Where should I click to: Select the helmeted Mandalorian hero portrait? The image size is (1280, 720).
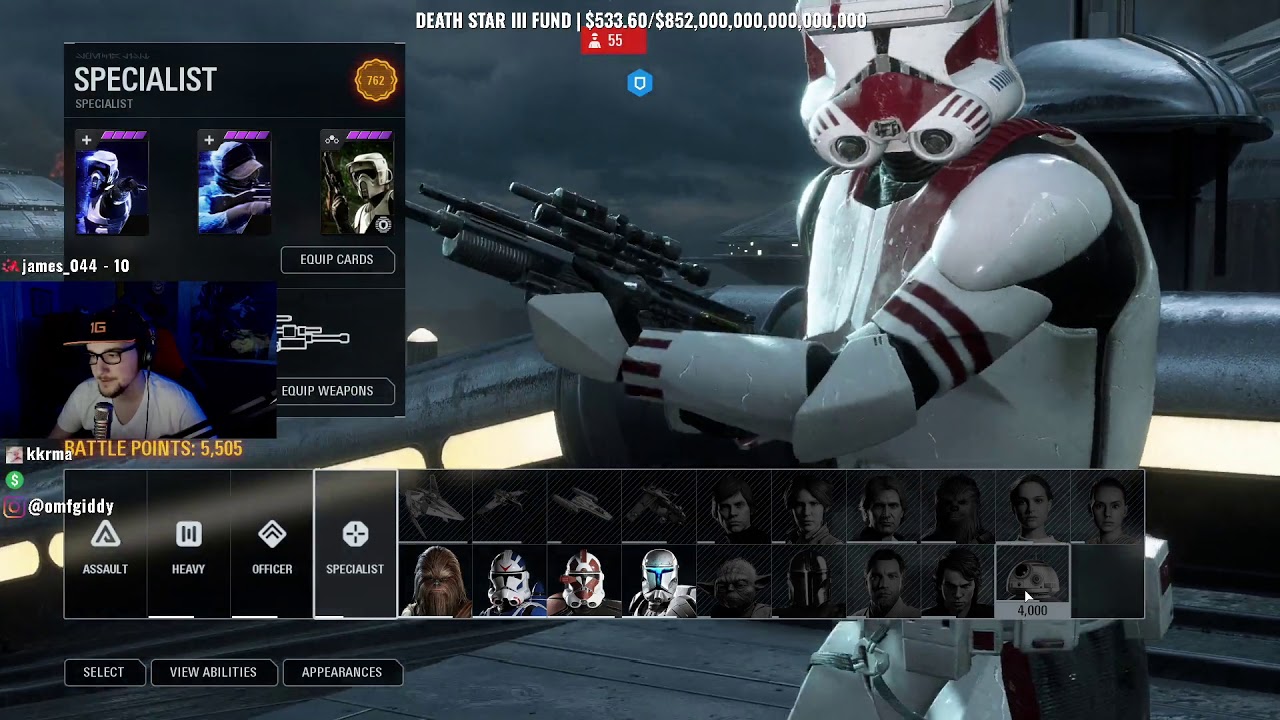809,581
